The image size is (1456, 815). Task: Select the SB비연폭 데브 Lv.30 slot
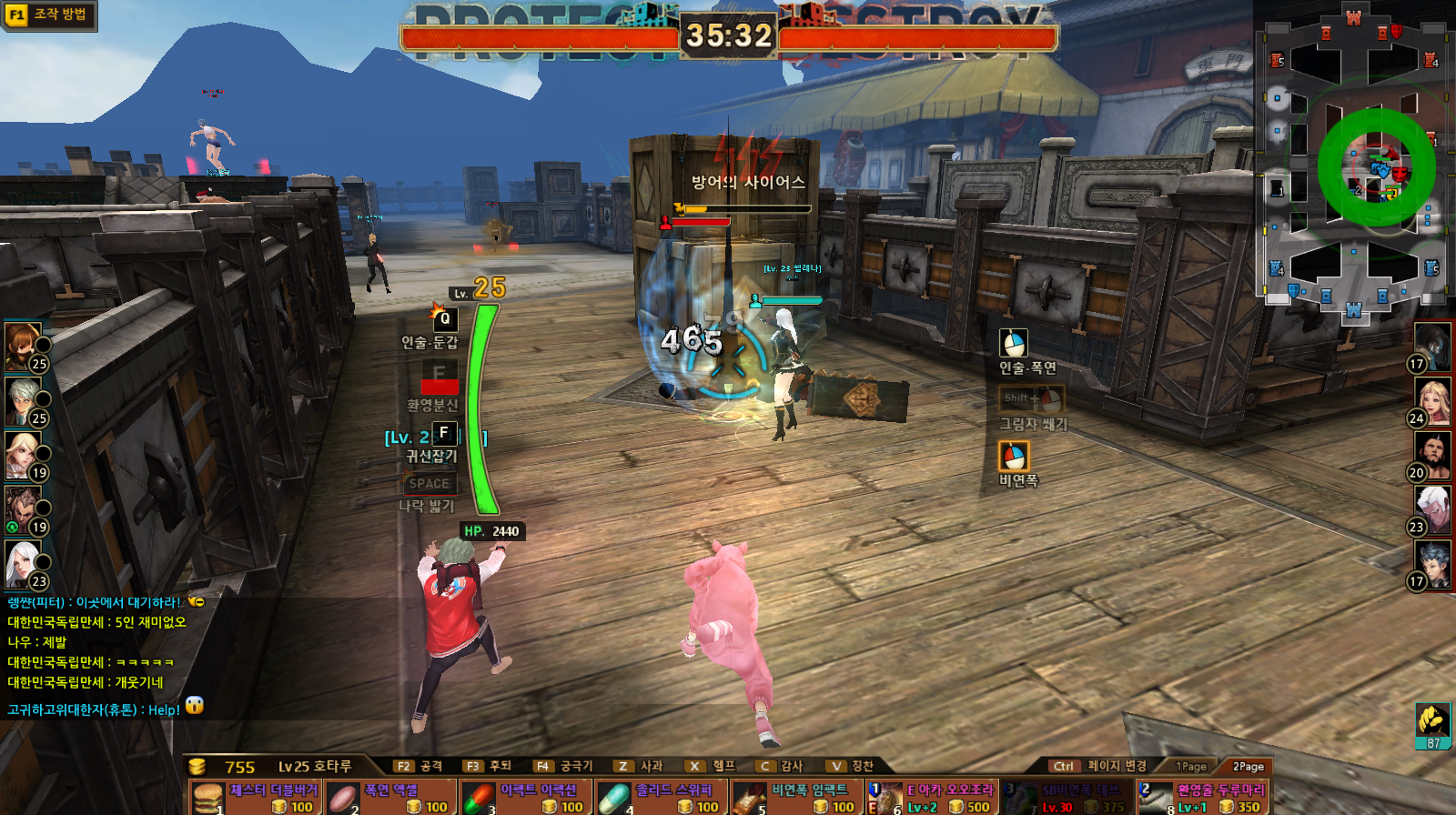pos(1067,798)
